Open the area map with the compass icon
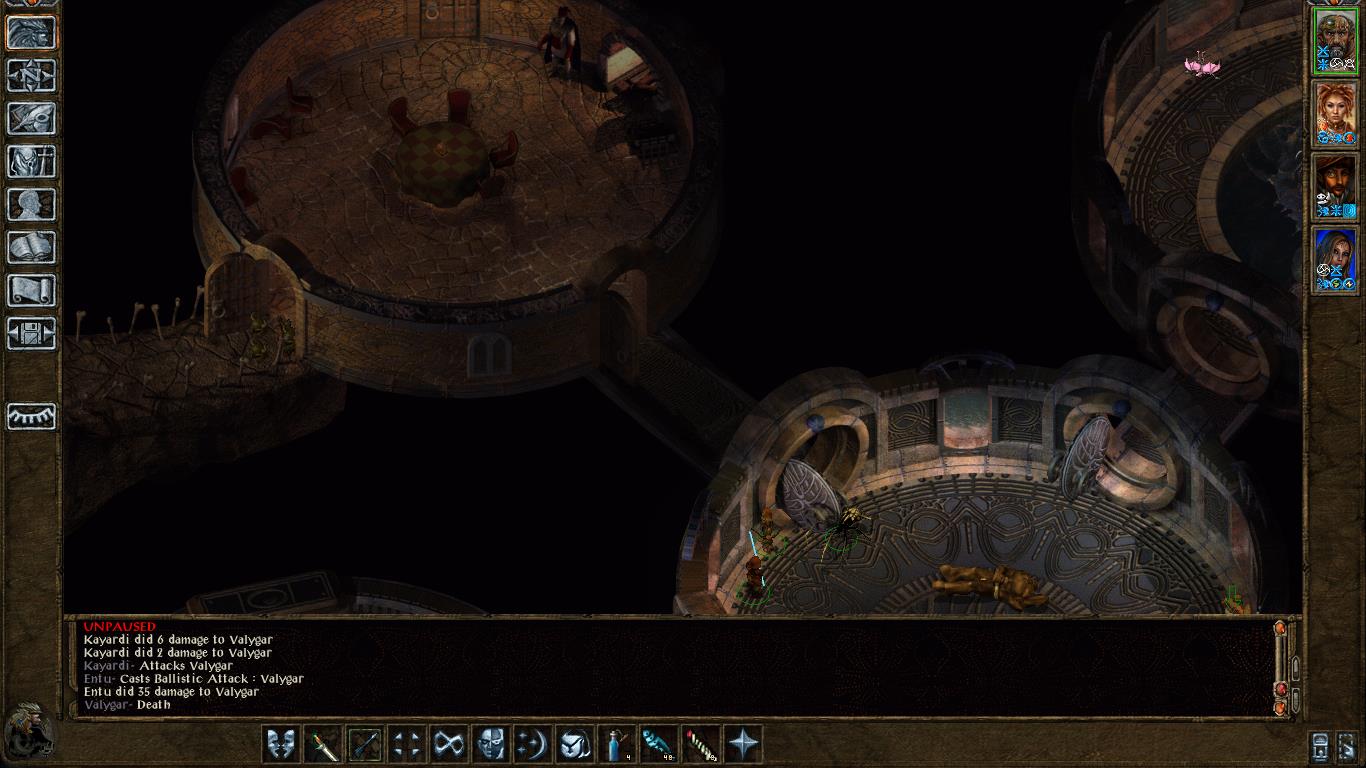Viewport: 1366px width, 768px height. pyautogui.click(x=31, y=76)
